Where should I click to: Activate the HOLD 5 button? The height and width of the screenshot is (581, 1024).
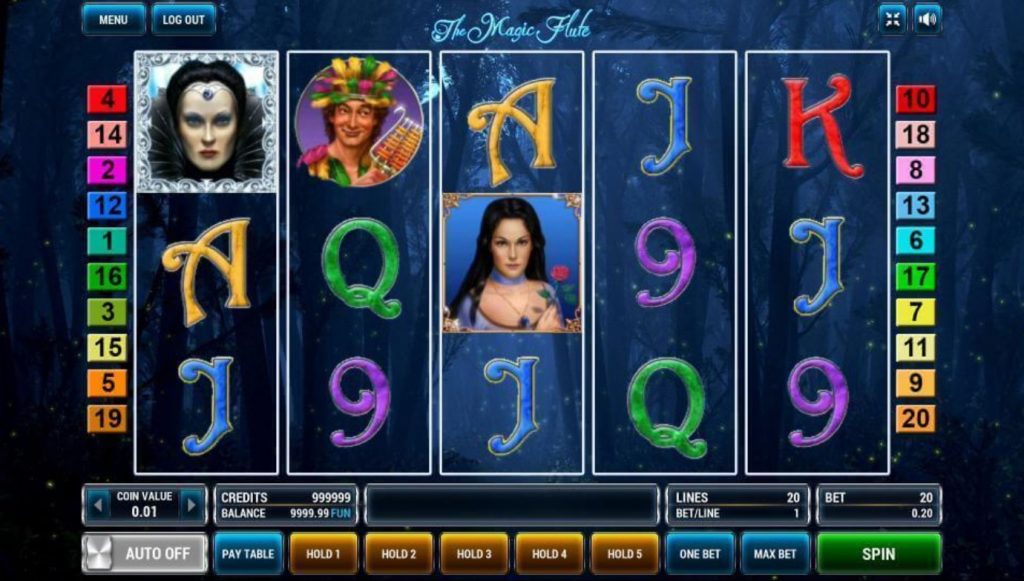tap(625, 553)
